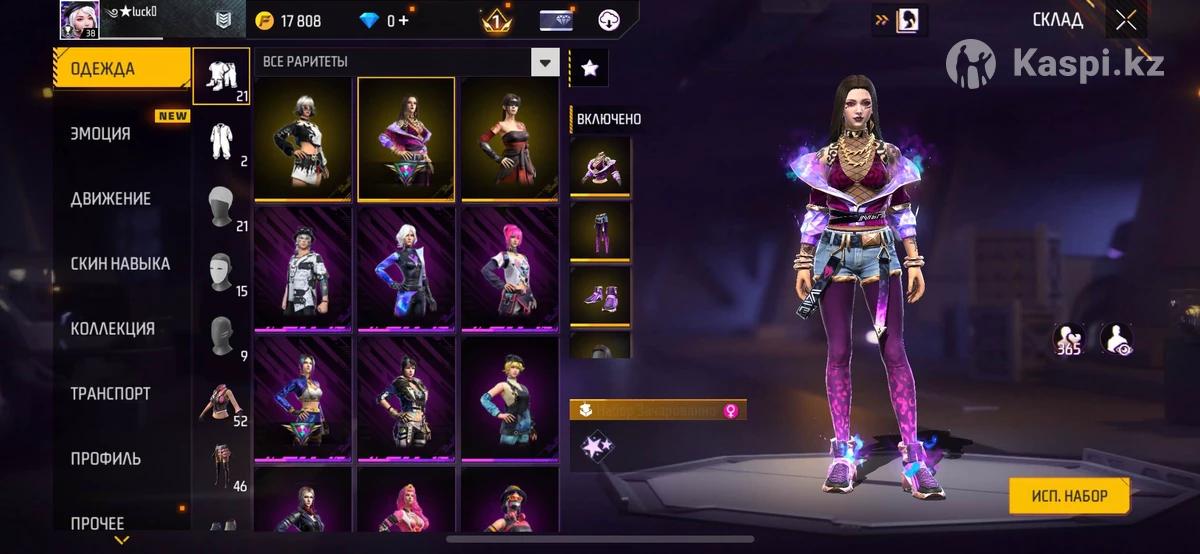
Task: Switch to the Профиль category
Action: (x=105, y=459)
